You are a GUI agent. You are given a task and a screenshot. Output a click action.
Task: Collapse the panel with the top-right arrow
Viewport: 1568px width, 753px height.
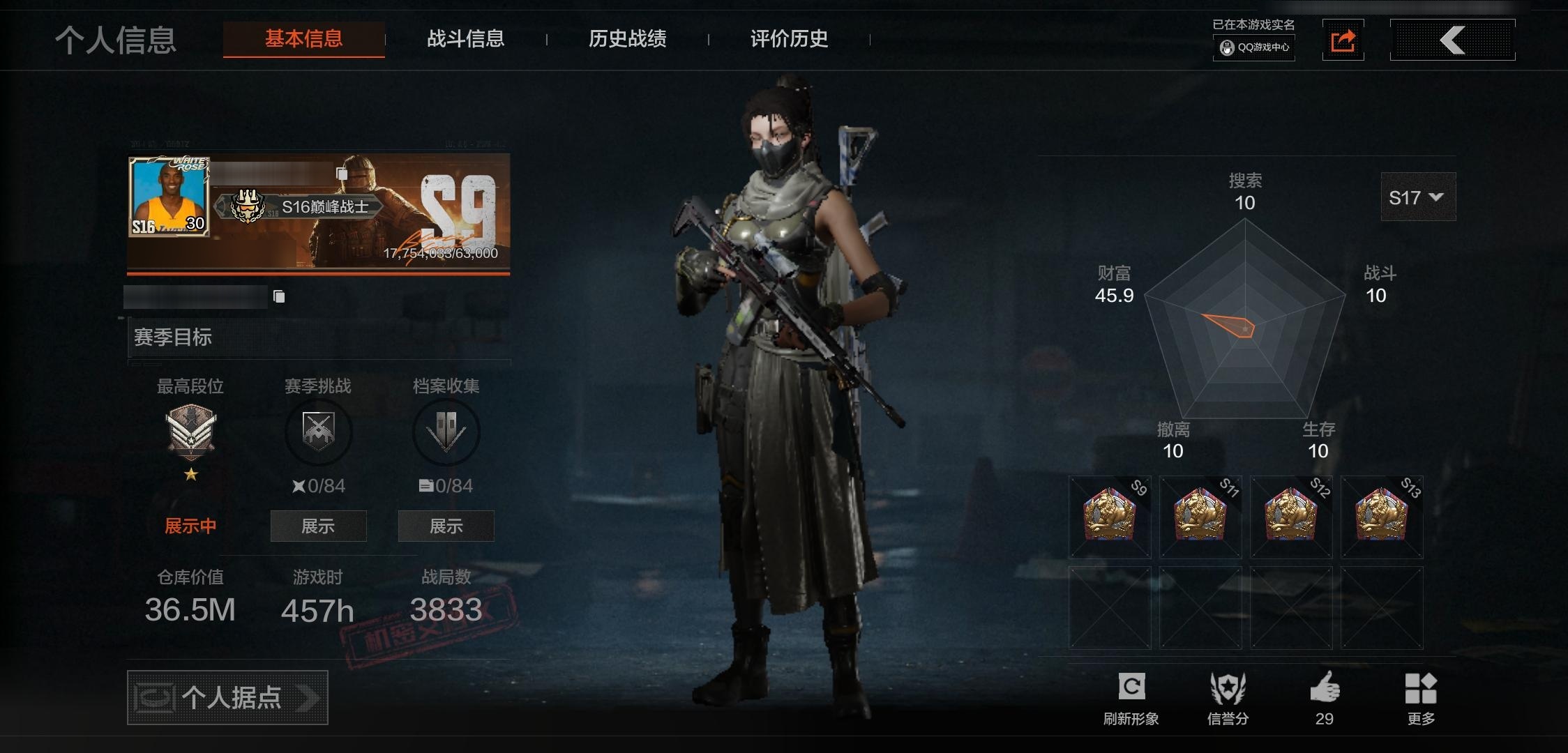1452,40
